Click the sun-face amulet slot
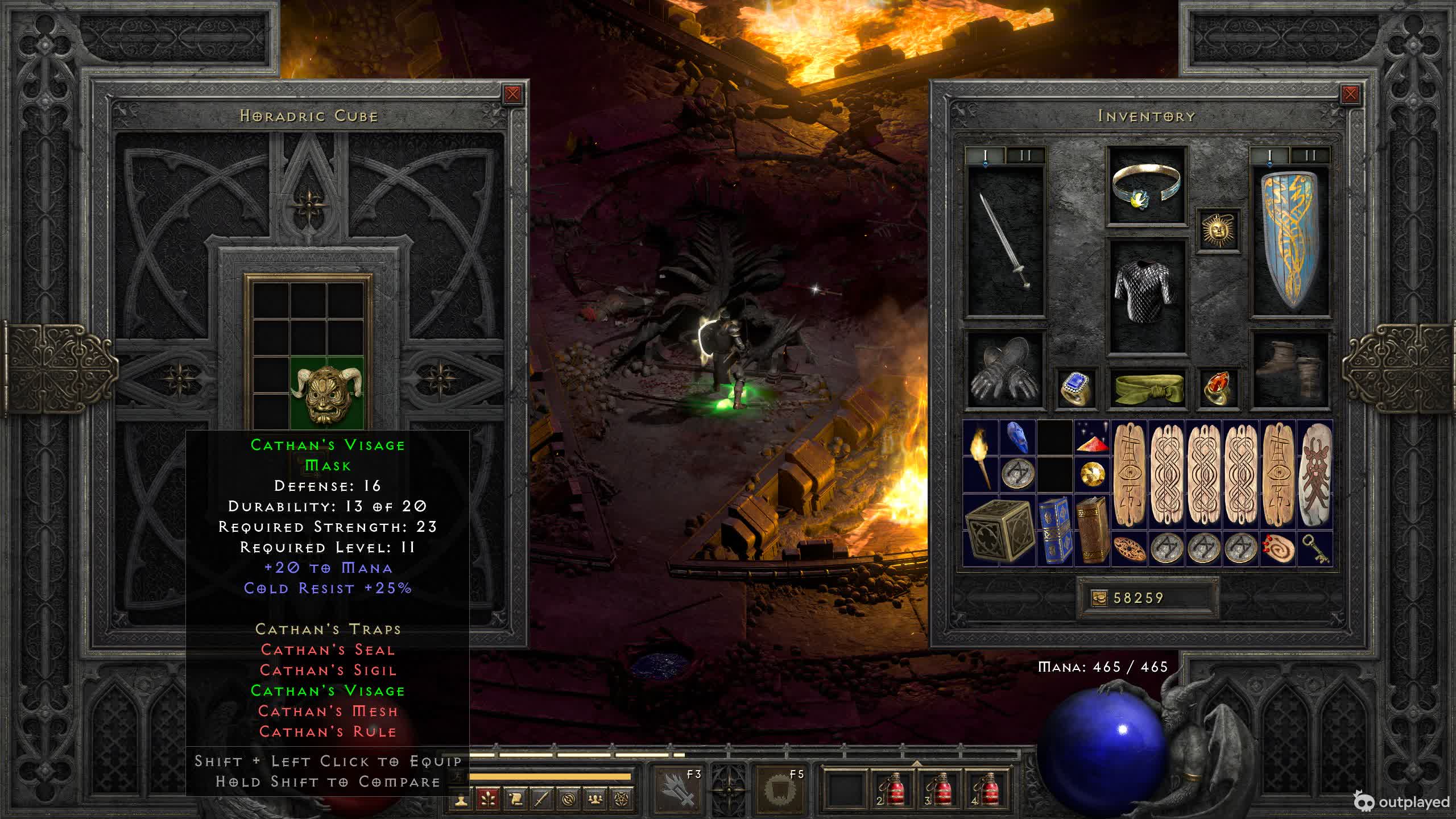Viewport: 1456px width, 819px height. [x=1218, y=230]
